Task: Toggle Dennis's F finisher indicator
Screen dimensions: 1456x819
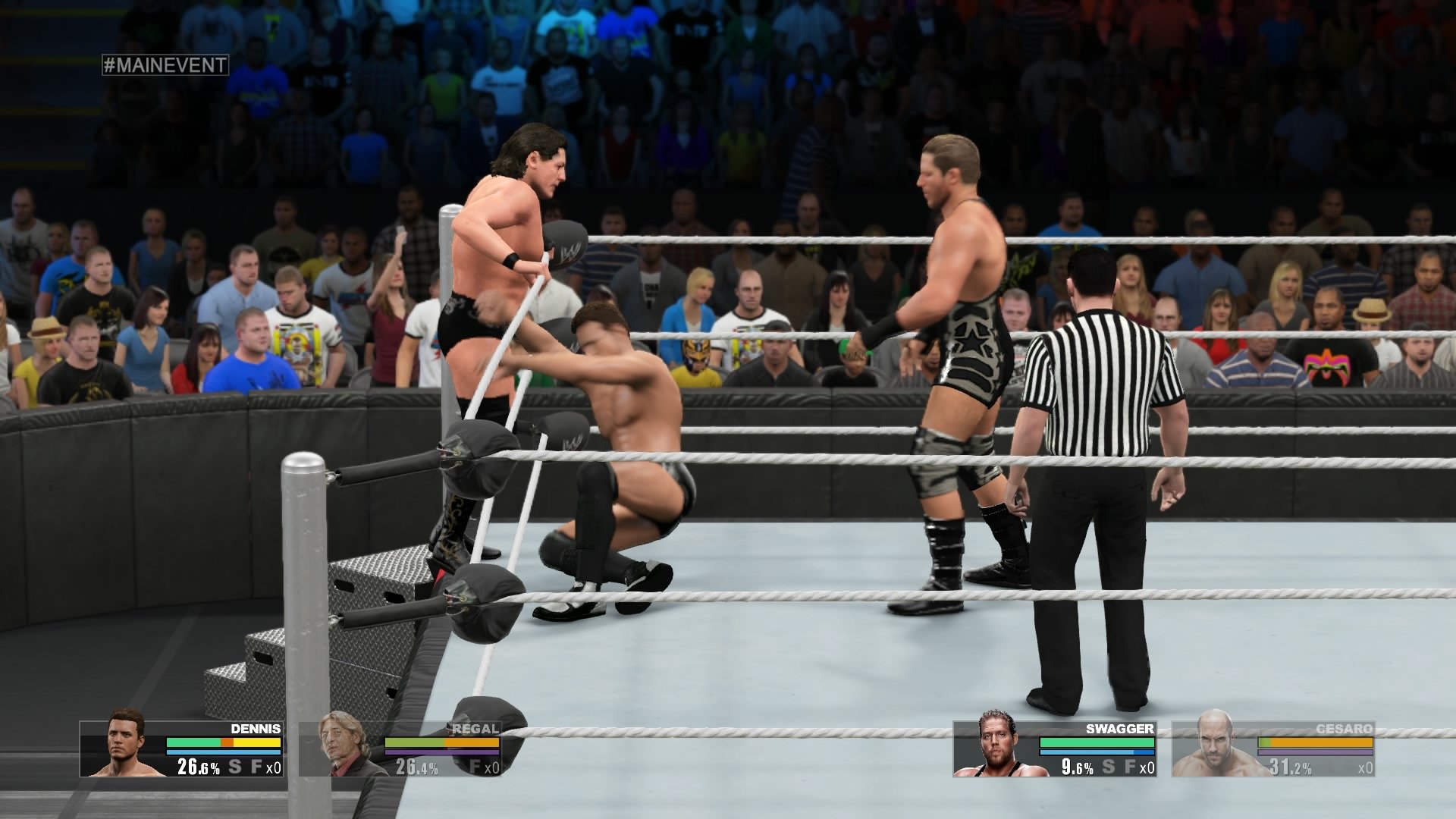Action: coord(256,767)
